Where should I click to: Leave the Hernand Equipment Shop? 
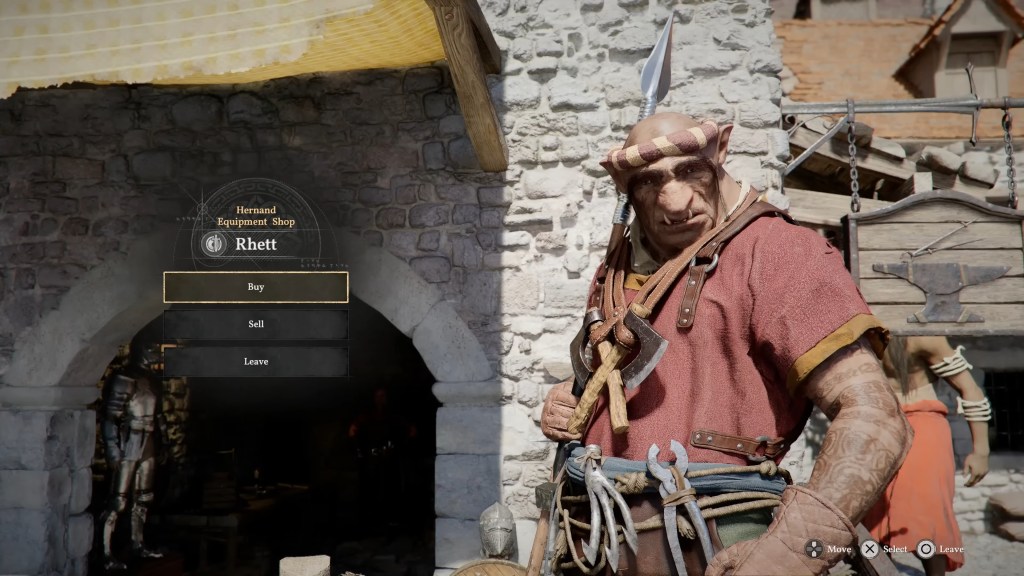(256, 361)
